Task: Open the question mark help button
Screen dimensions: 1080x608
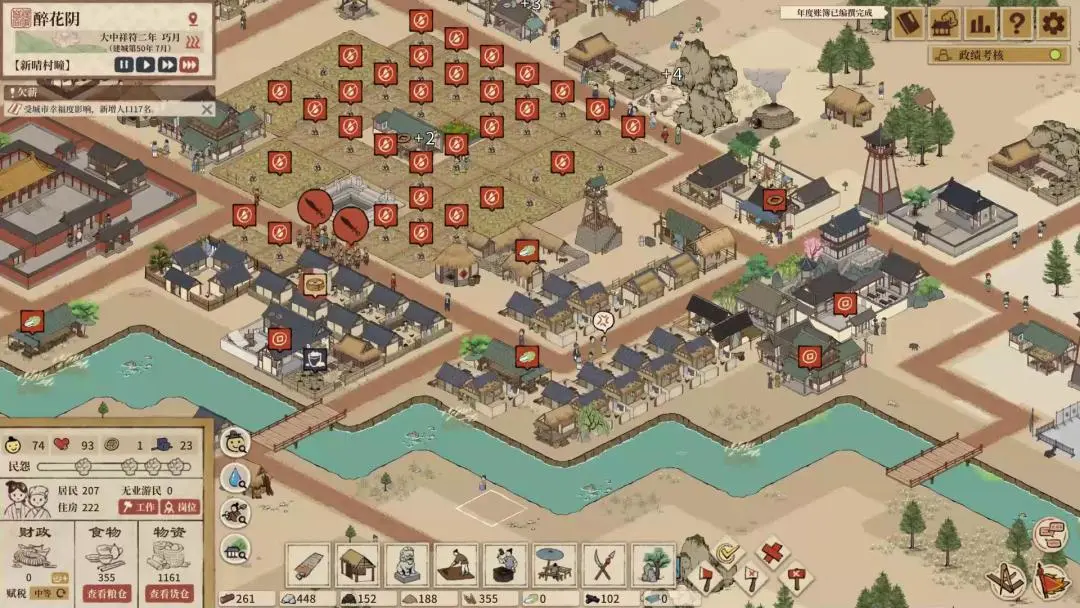Action: (x=1016, y=23)
